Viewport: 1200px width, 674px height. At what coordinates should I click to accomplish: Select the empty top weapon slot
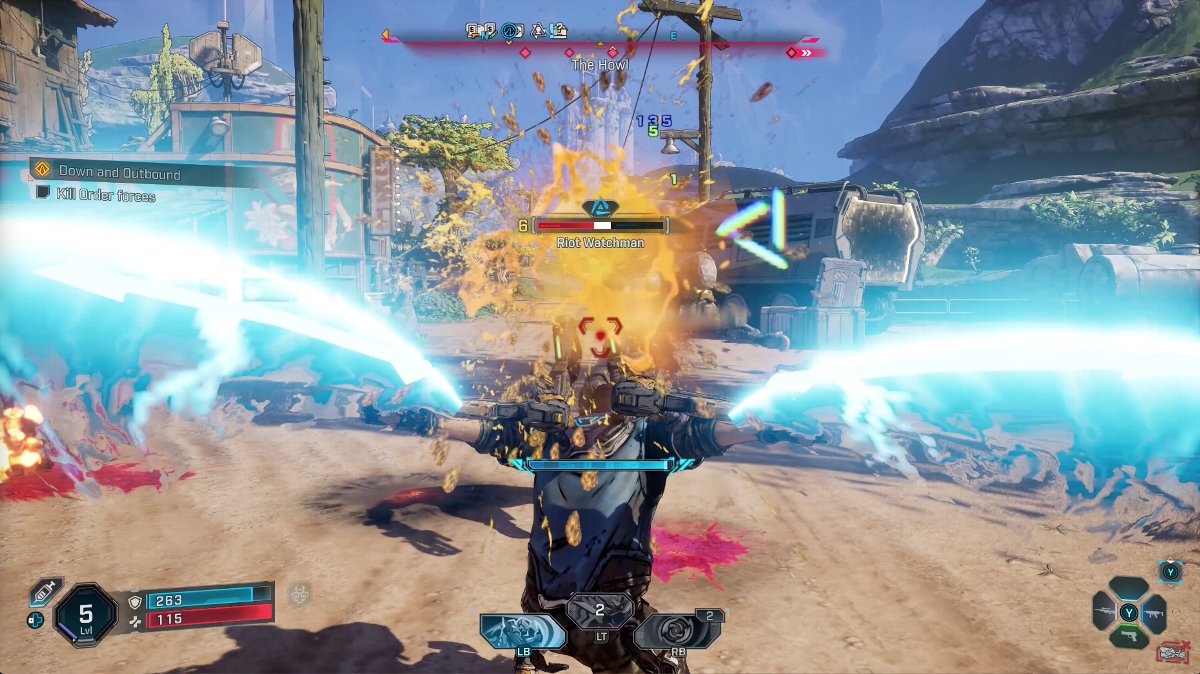pos(1129,588)
